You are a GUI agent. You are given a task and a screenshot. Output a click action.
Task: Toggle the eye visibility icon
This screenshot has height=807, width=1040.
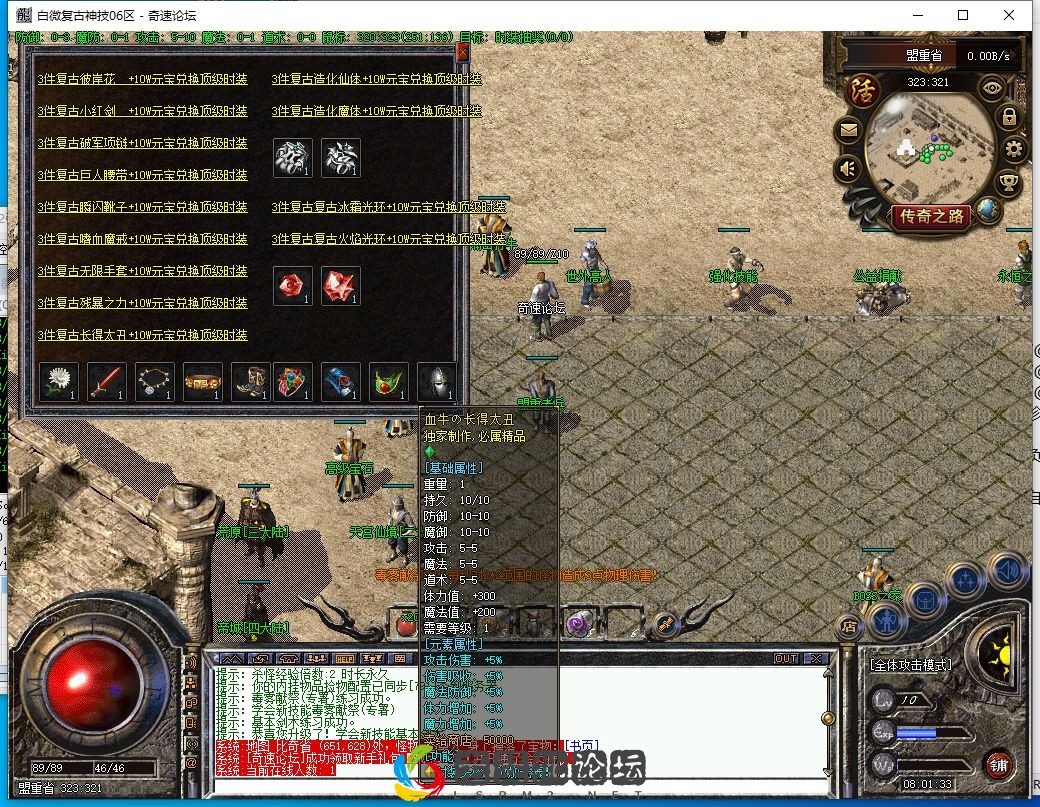pos(992,87)
